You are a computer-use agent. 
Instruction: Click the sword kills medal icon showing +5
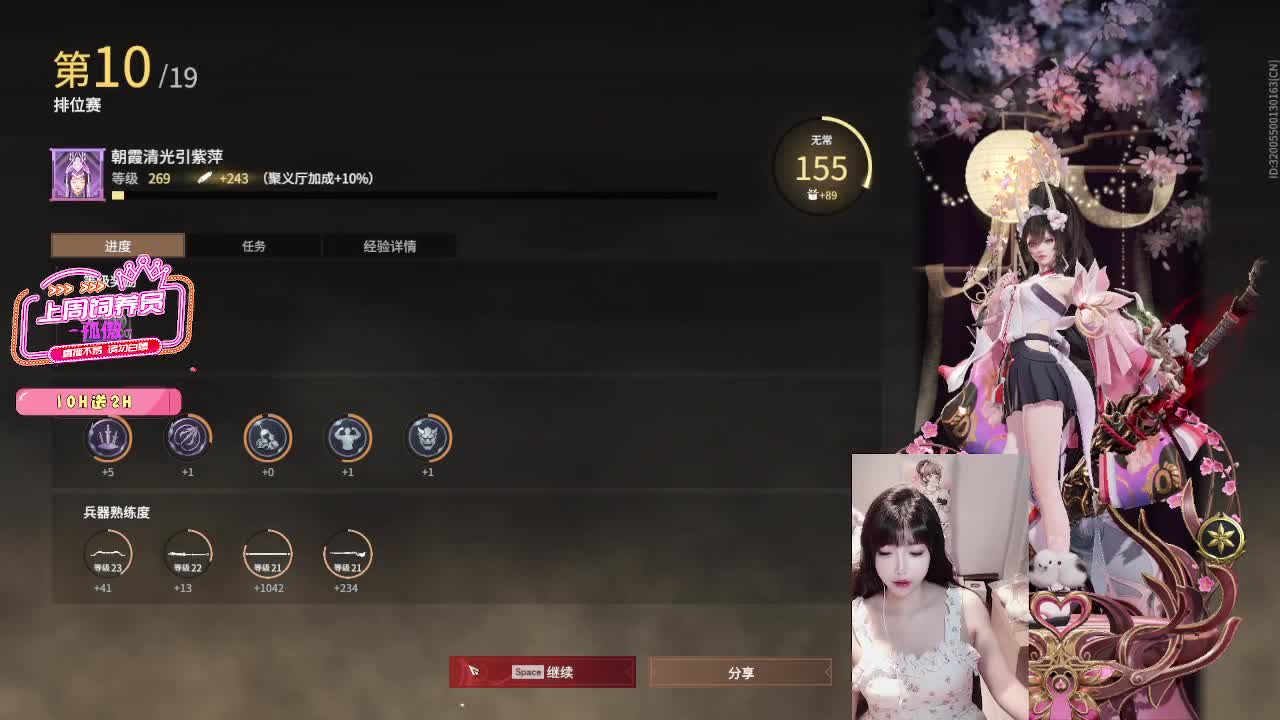108,438
